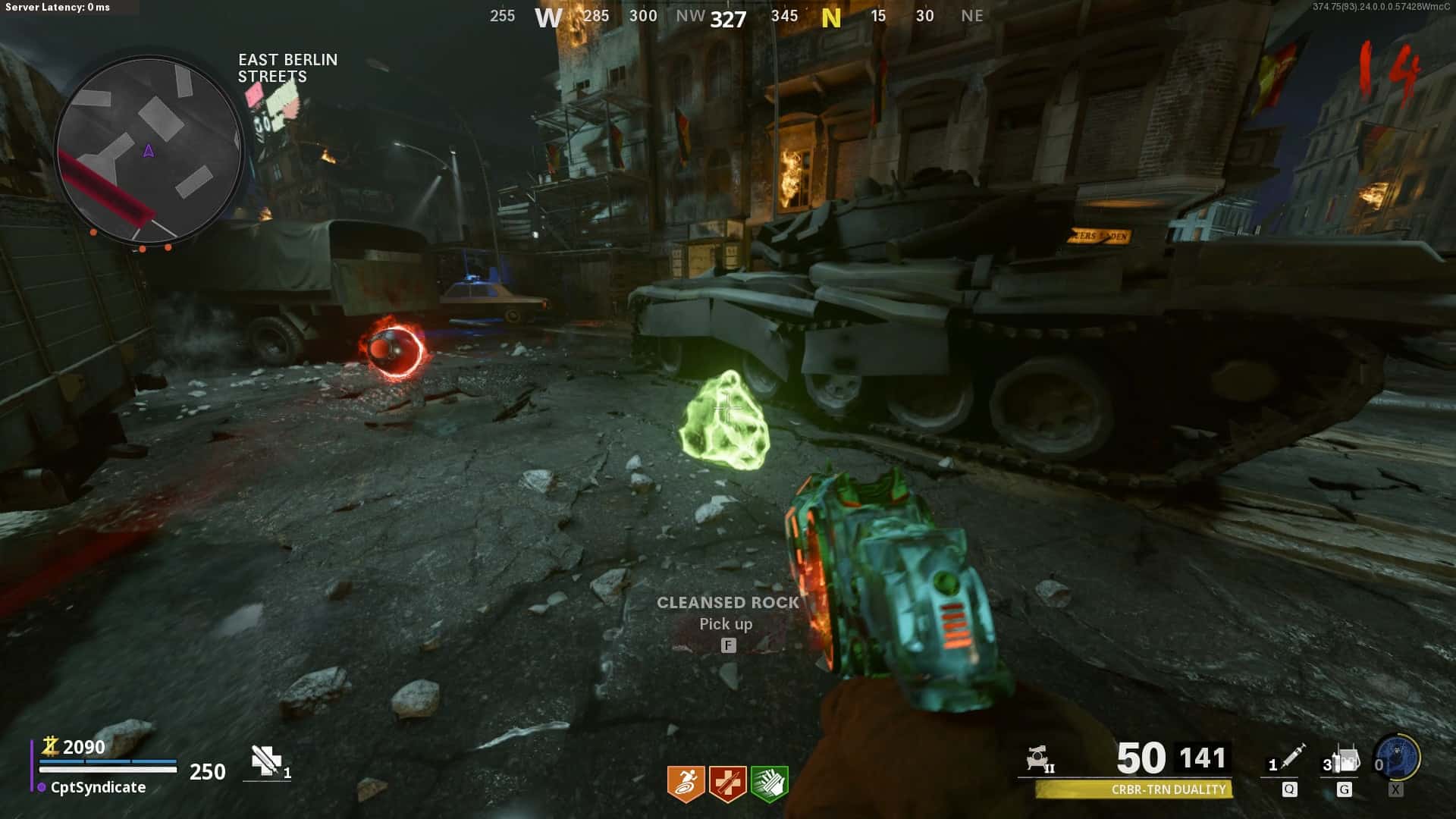Click the circular minimap
Image resolution: width=1456 pixels, height=819 pixels.
point(149,150)
